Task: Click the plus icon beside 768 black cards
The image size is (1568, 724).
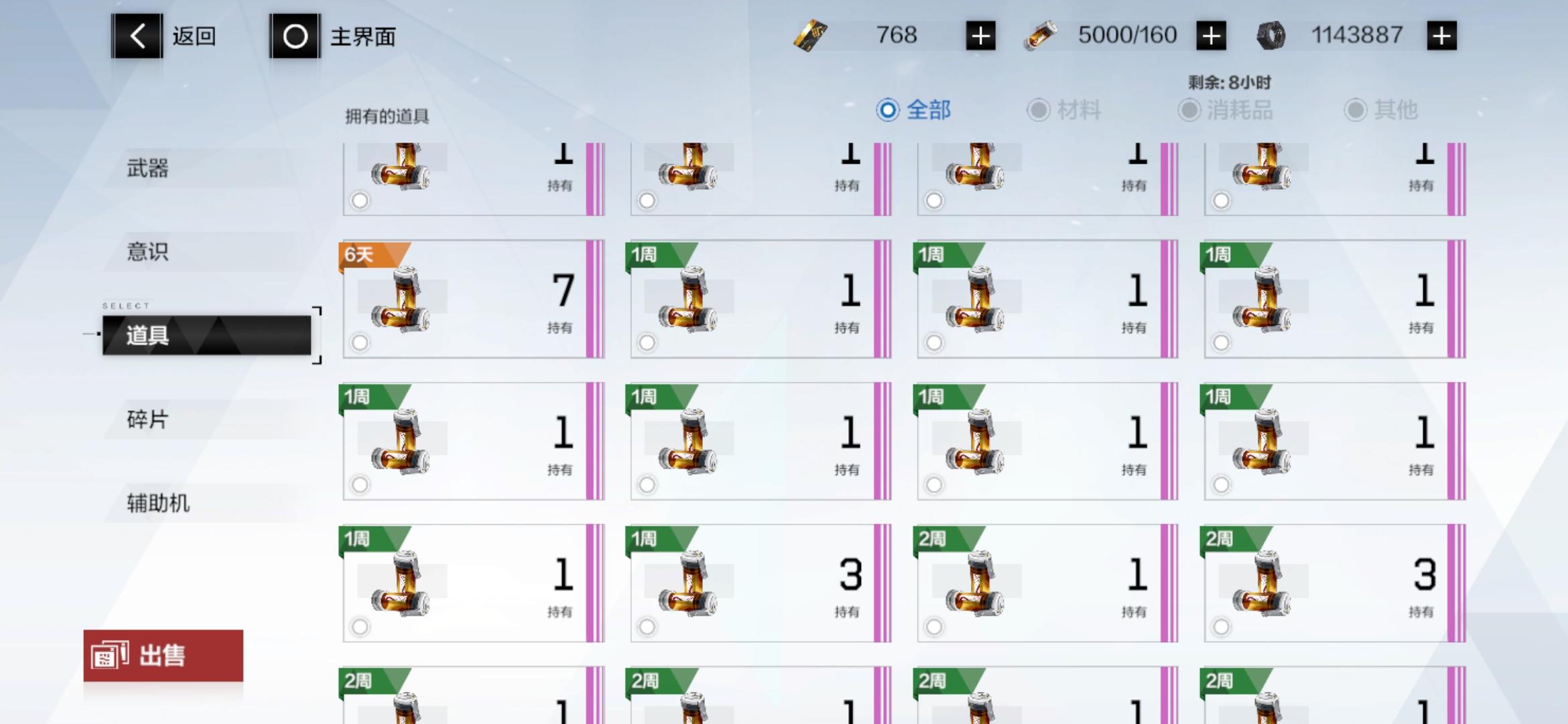Action: pos(980,35)
